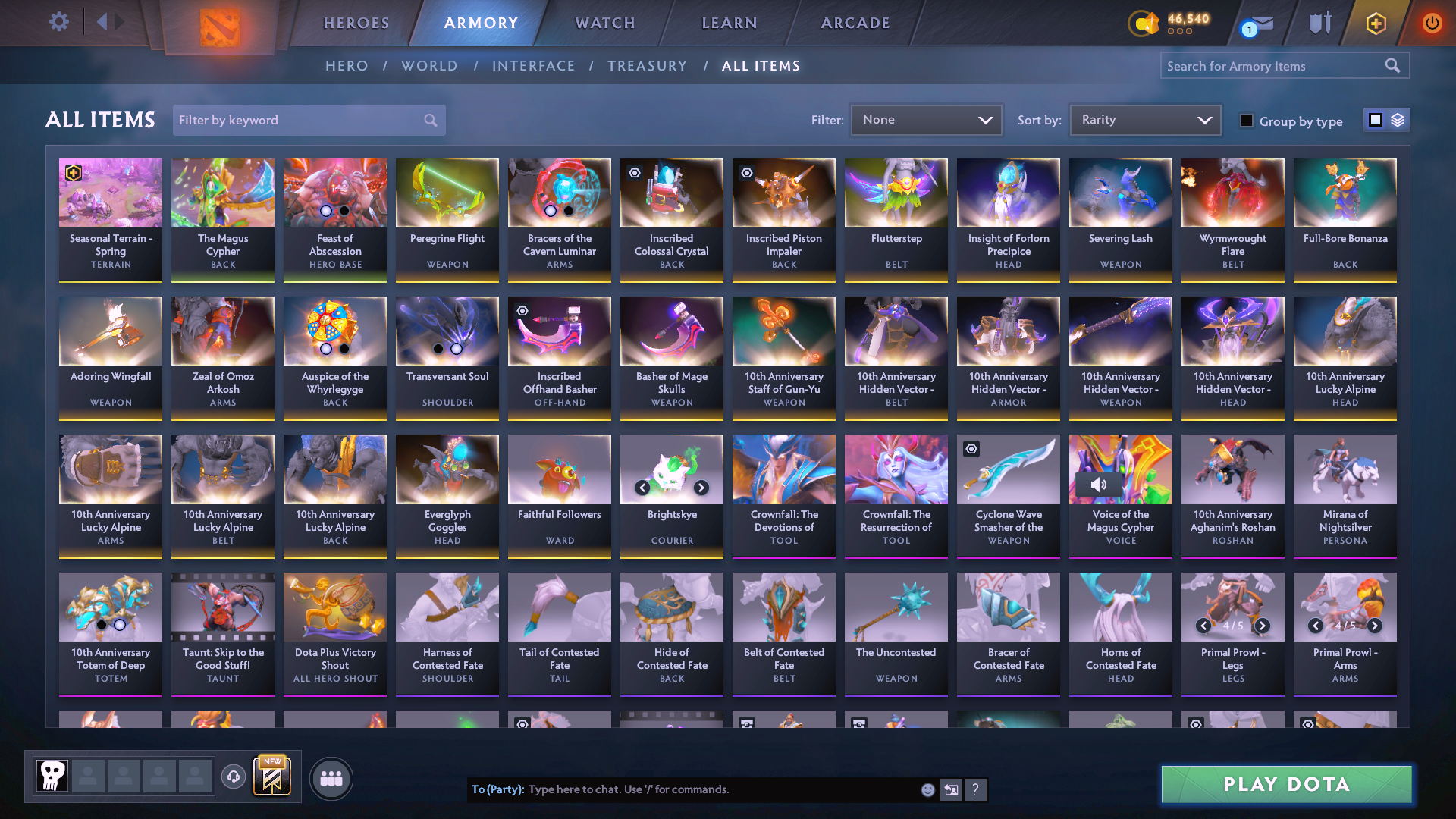The width and height of the screenshot is (1456, 819).
Task: Open the armory shield and sword icon
Action: (x=1319, y=23)
